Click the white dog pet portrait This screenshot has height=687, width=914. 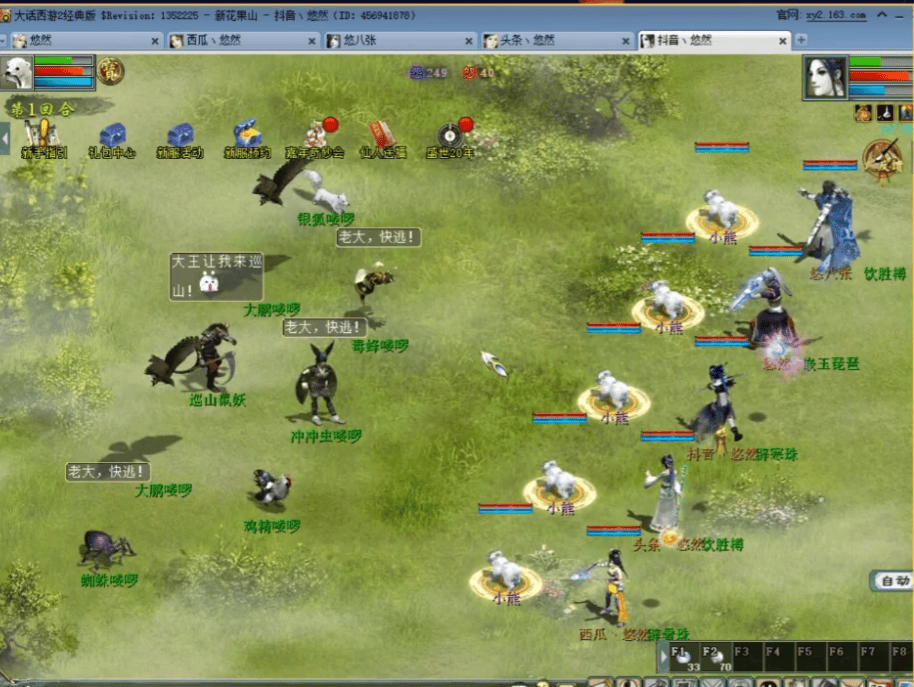pos(17,73)
